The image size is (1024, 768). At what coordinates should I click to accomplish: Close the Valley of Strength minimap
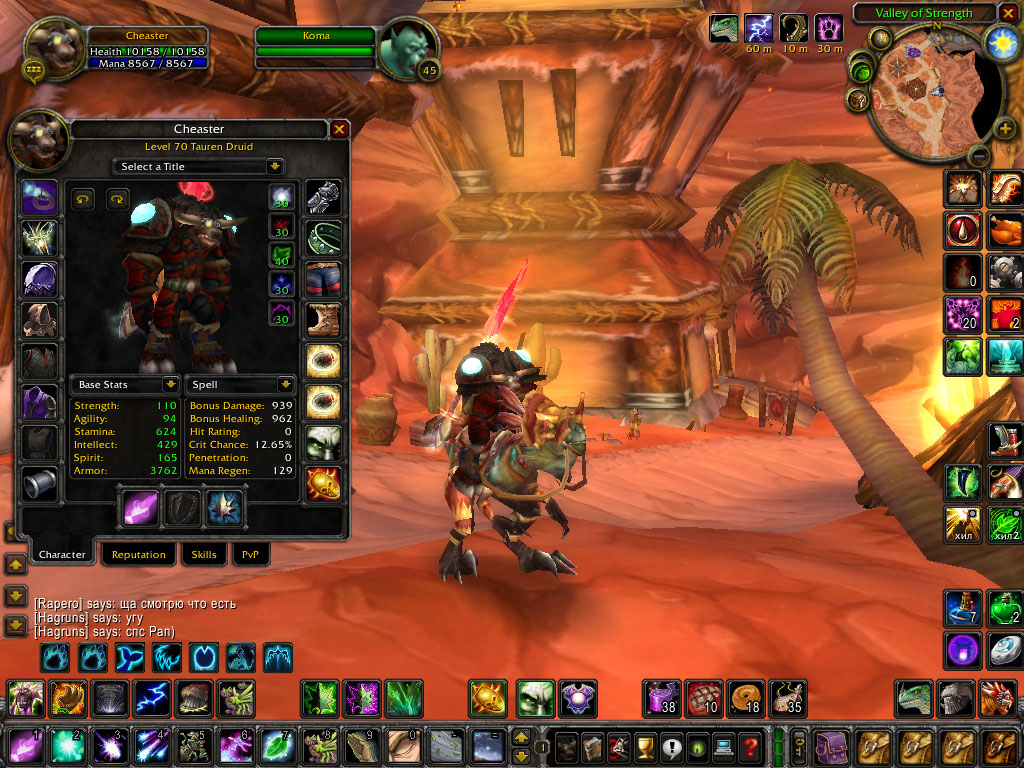point(1009,13)
